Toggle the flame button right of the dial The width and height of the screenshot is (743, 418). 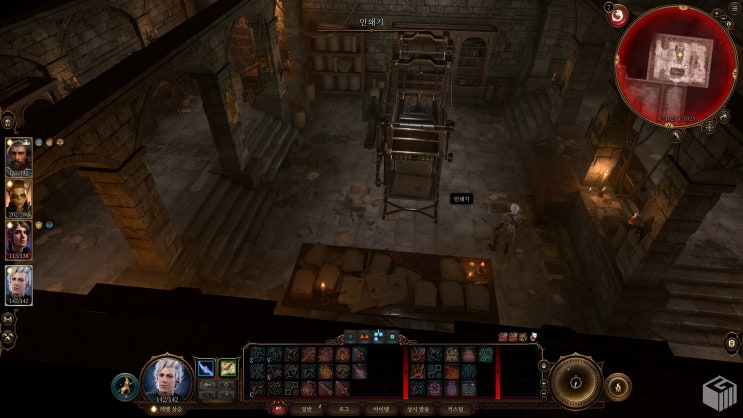click(619, 384)
